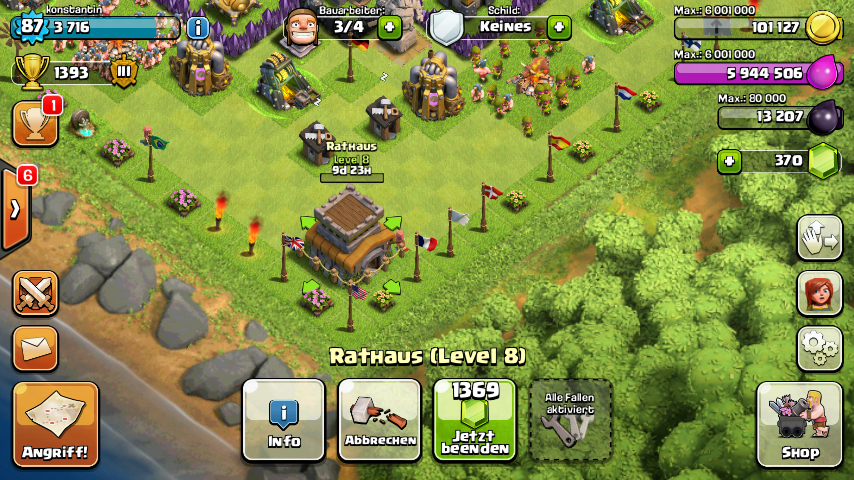Image resolution: width=854 pixels, height=480 pixels.
Task: Add a builder with the plus button
Action: click(389, 27)
